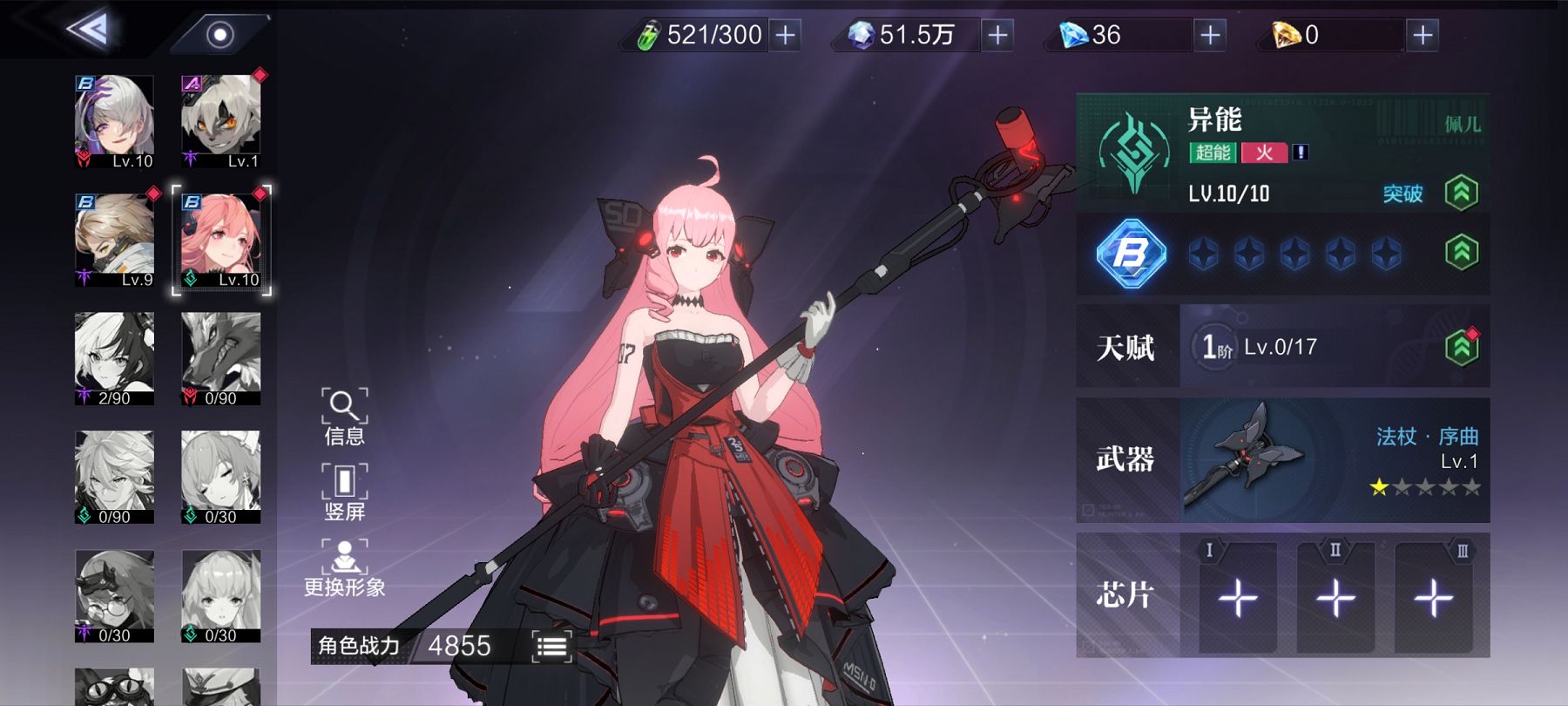Screen dimensions: 1568x706
Task: Show the 角色战力 combat power details list
Action: [x=552, y=646]
